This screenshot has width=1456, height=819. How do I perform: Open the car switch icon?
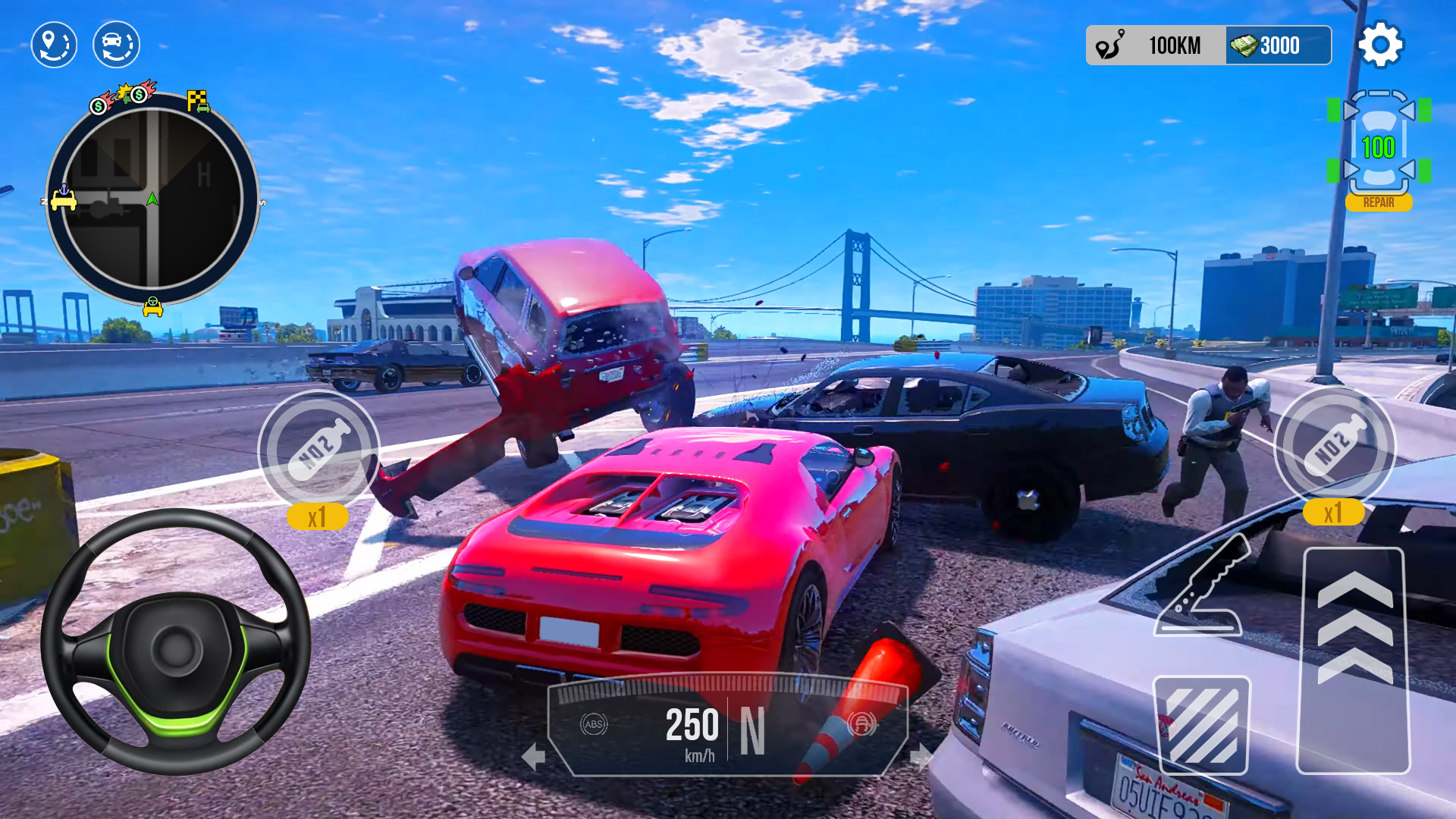pos(116,45)
